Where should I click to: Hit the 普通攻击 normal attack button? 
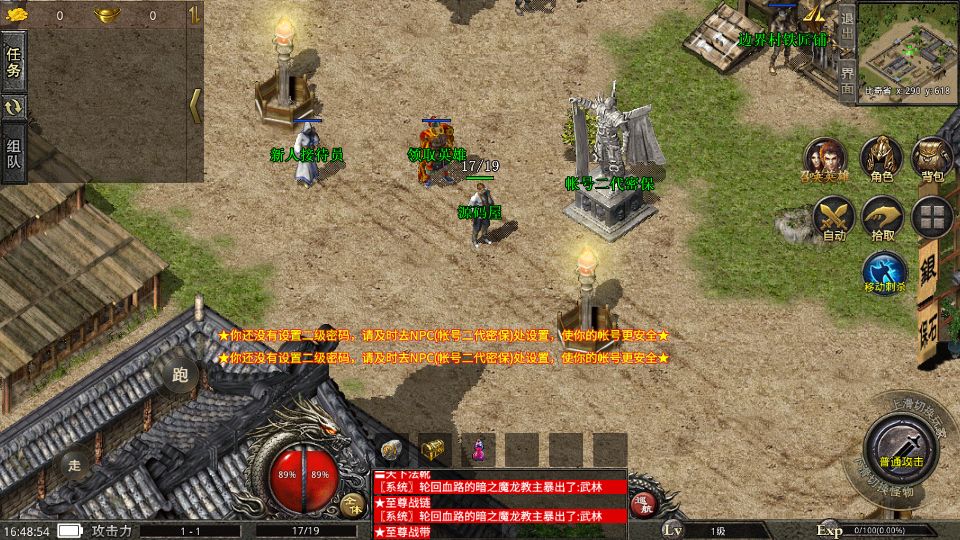(901, 443)
